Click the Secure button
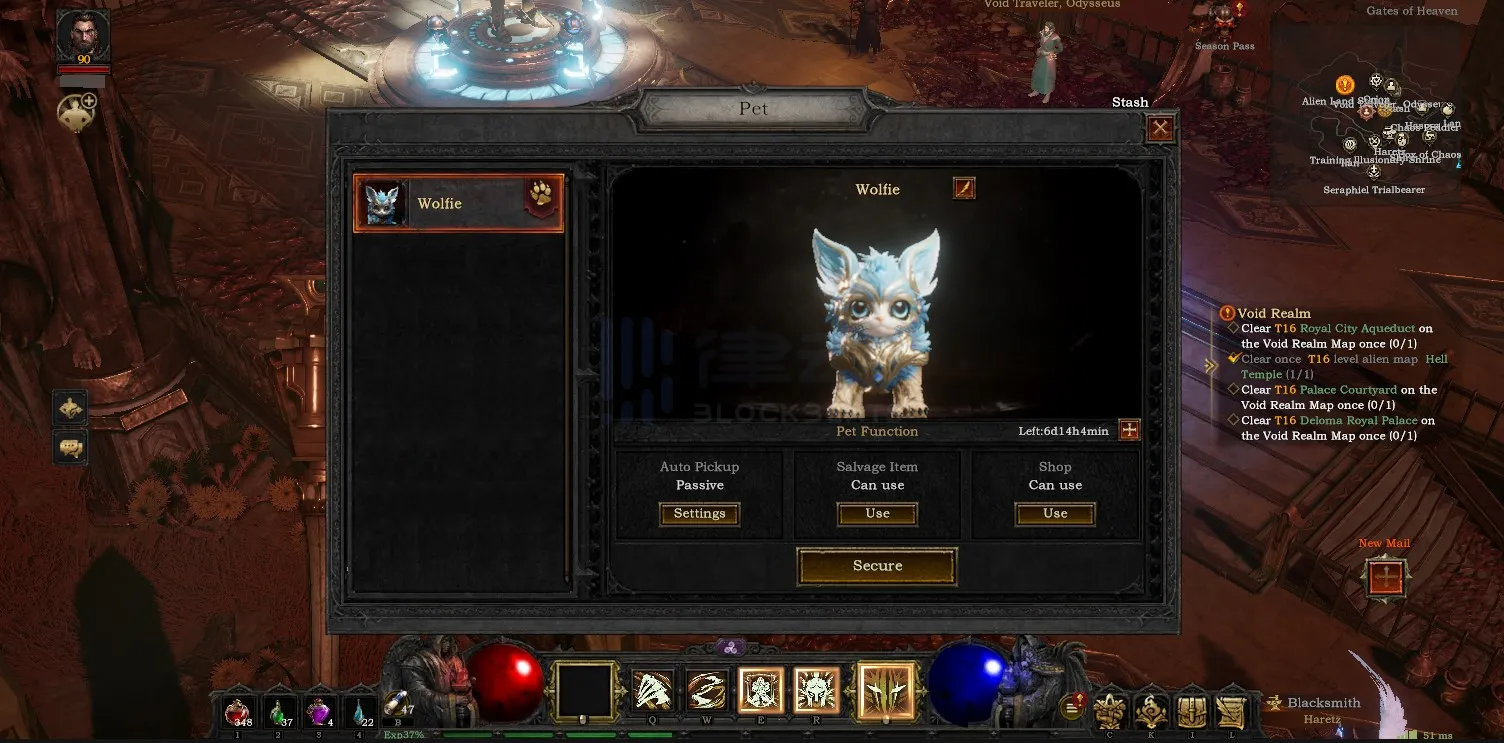Screen dimensions: 1504x743 877,566
